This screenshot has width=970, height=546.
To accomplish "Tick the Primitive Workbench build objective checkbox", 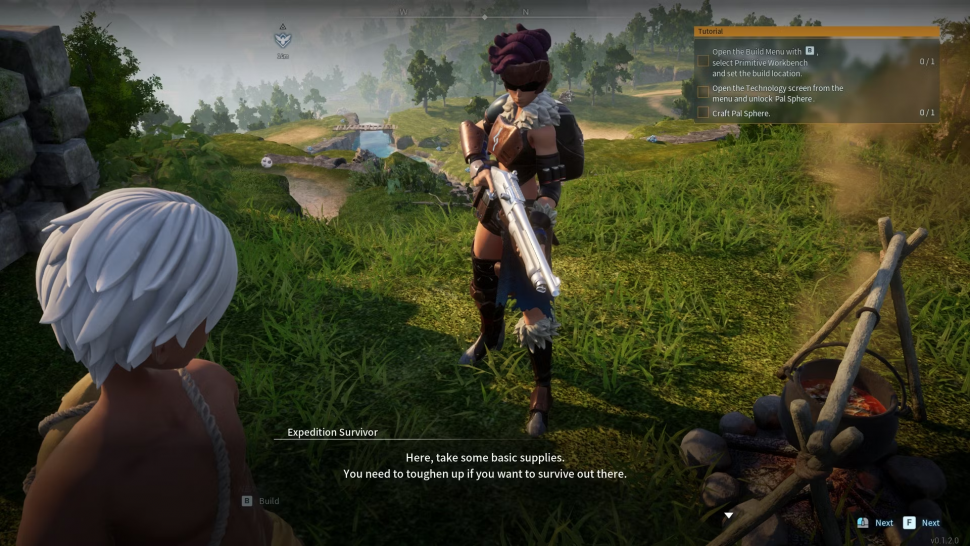I will 703,62.
